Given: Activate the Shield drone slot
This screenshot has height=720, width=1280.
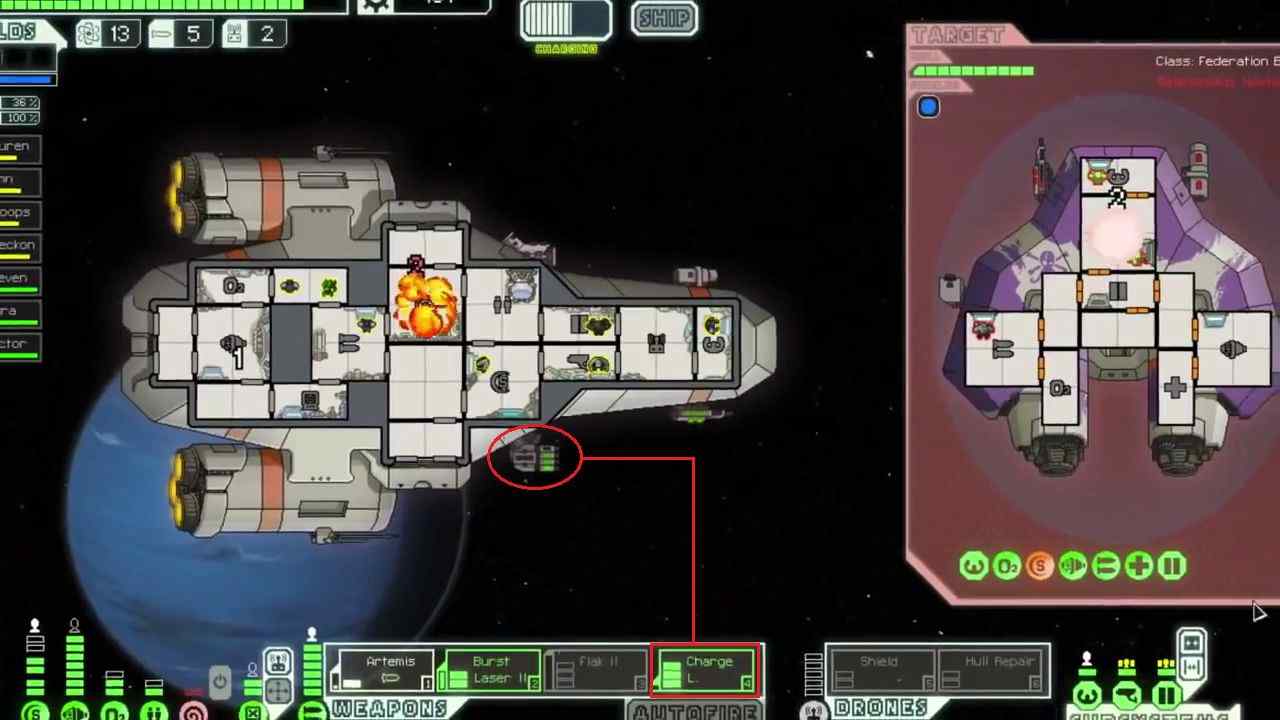Looking at the screenshot, I should pyautogui.click(x=880, y=671).
